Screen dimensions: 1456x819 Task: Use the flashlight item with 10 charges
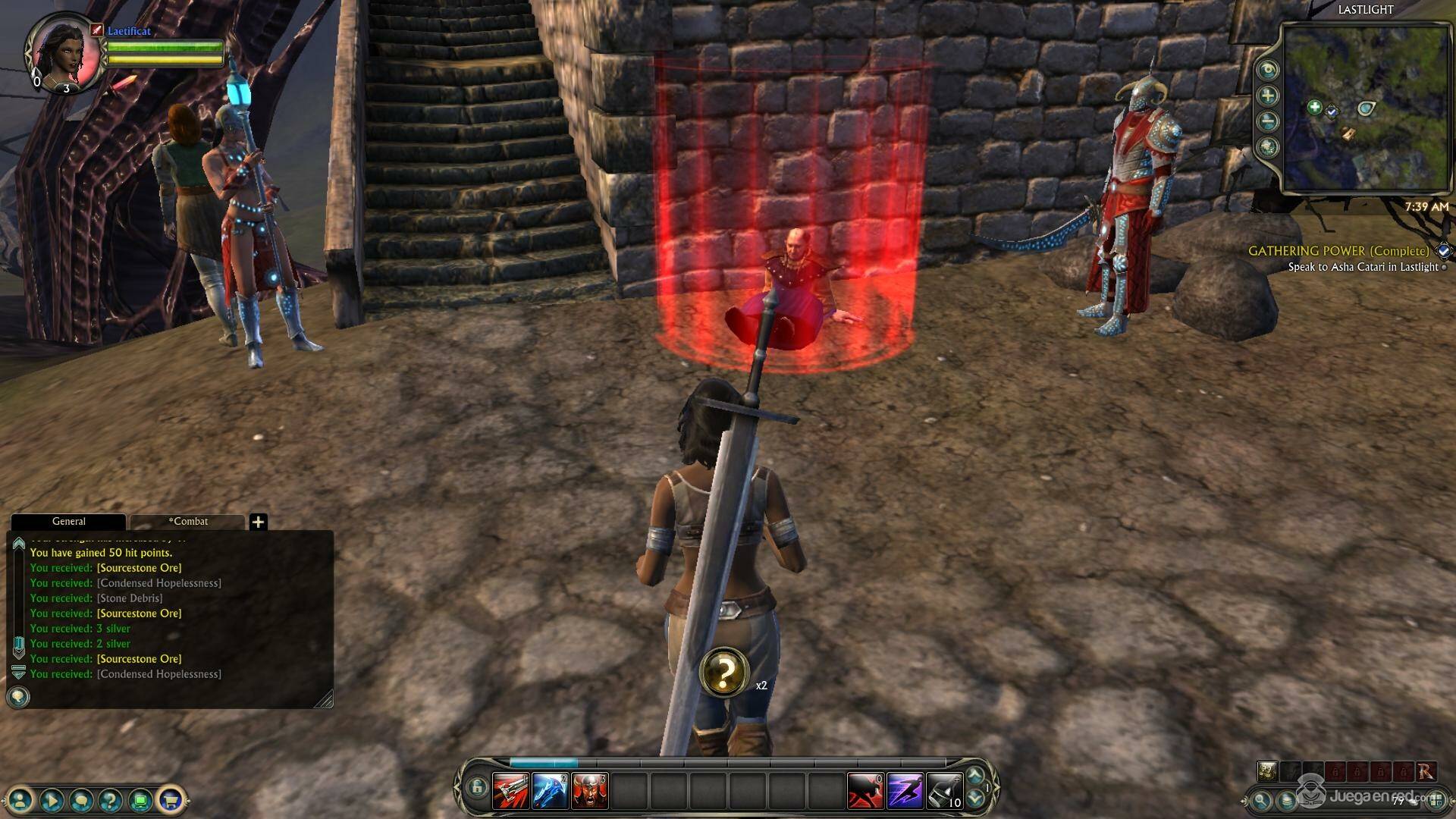[944, 791]
